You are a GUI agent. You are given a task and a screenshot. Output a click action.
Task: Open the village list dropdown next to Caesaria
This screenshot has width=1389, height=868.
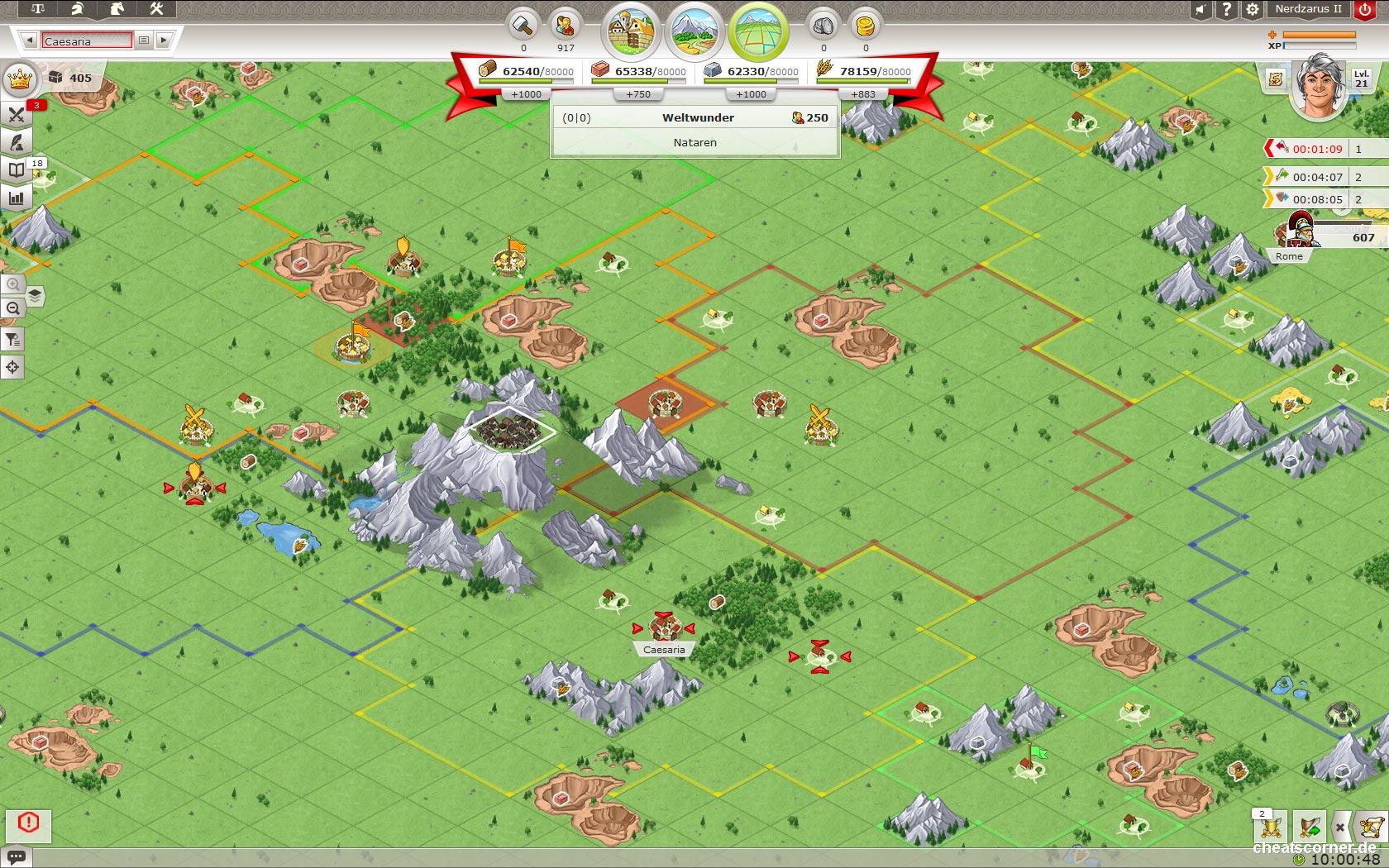pos(142,39)
